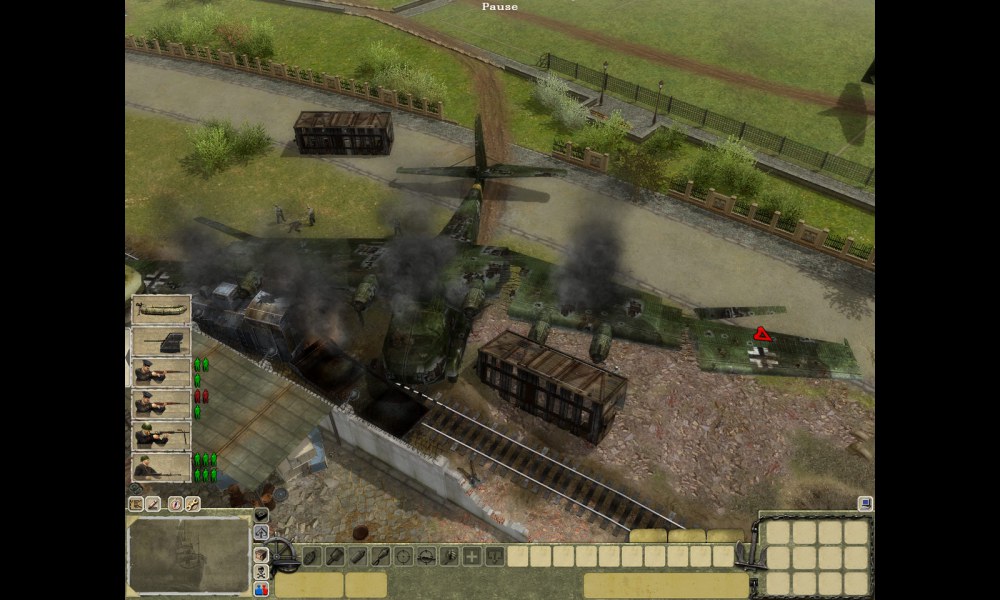Select the inflatable boat unit portrait

[161, 310]
